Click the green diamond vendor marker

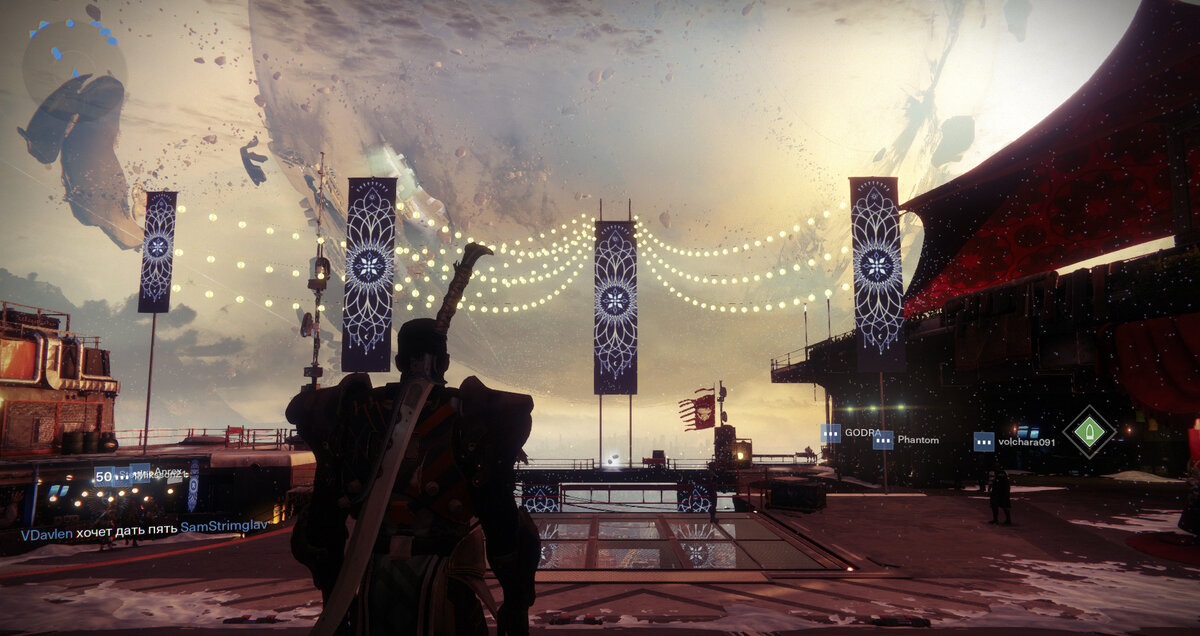[x=1088, y=432]
